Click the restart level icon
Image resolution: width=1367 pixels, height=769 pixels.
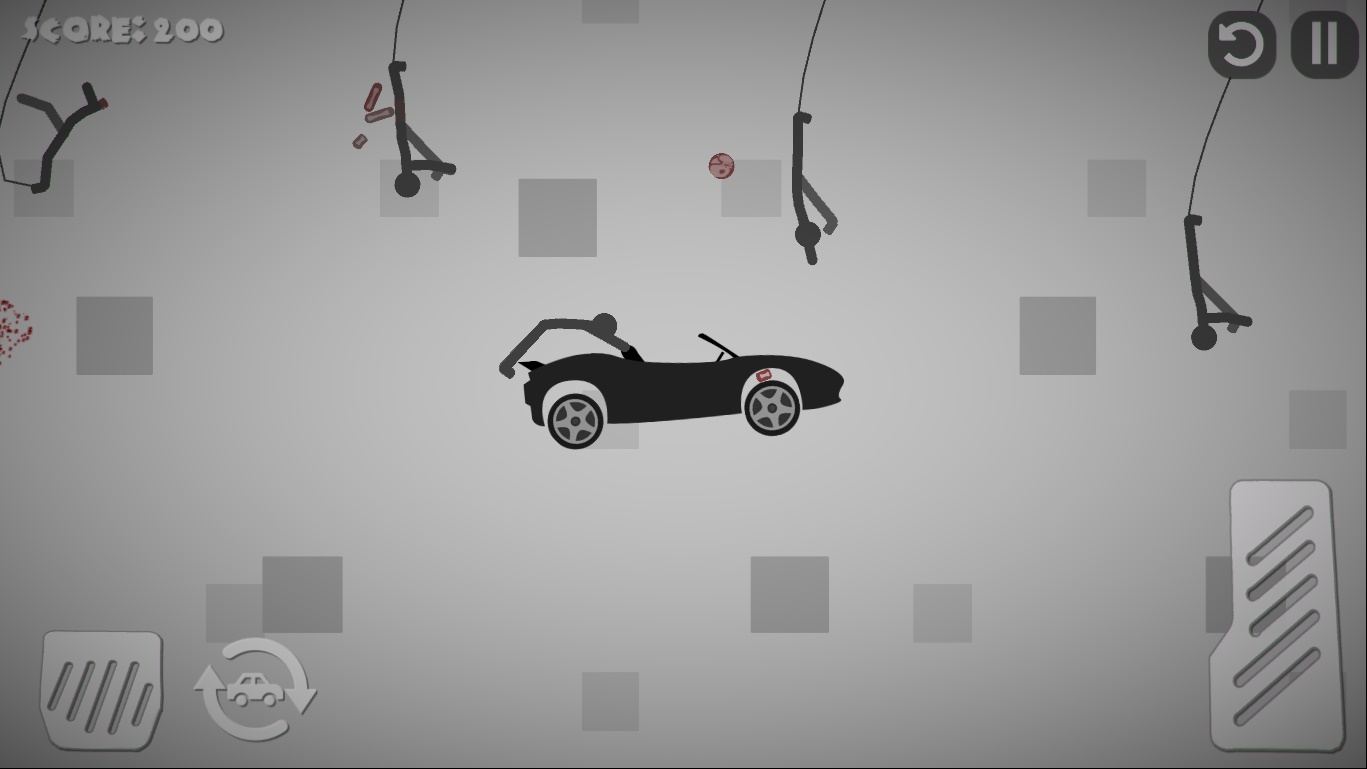(x=1240, y=45)
